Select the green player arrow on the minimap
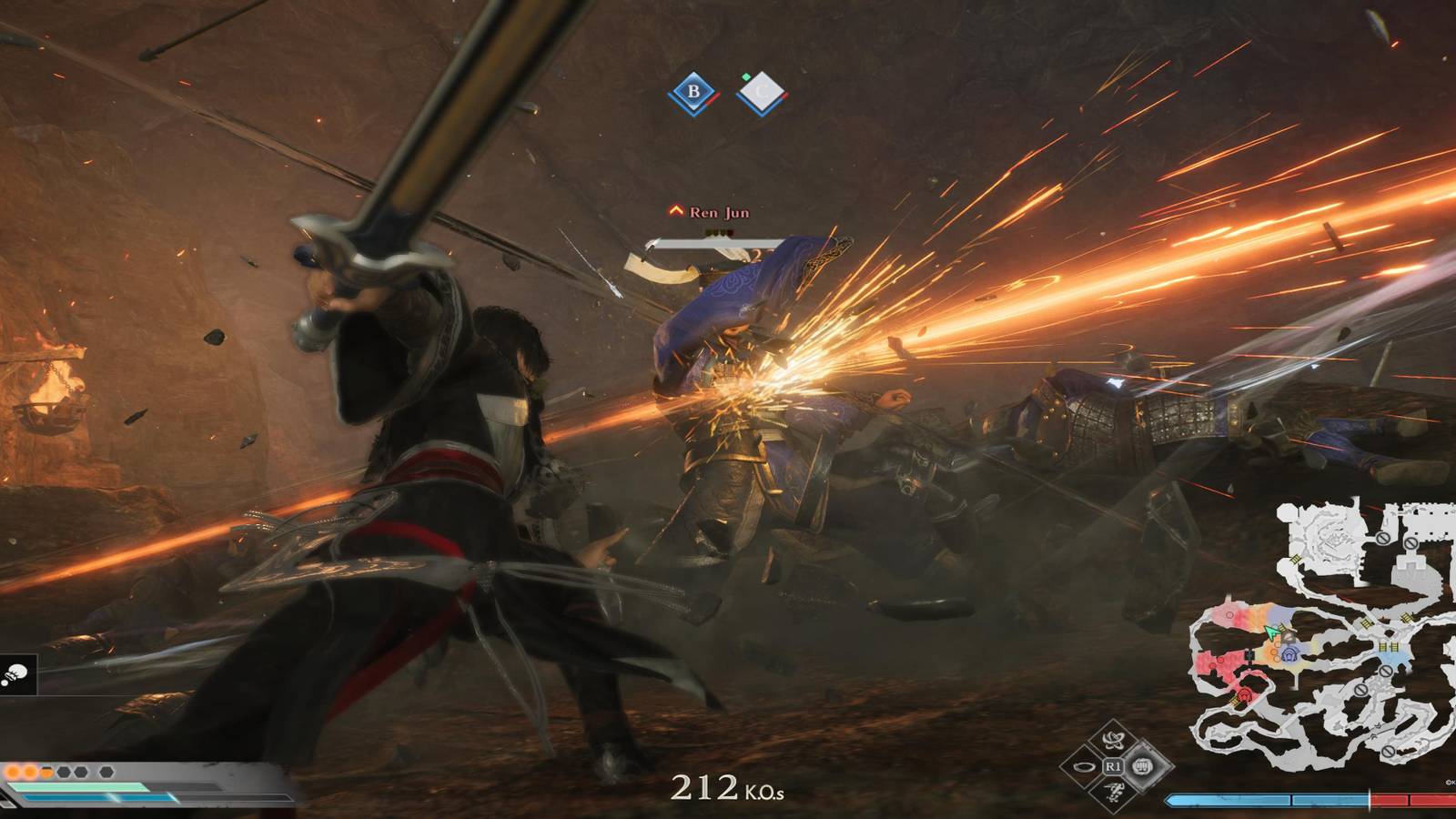 pos(1271,632)
